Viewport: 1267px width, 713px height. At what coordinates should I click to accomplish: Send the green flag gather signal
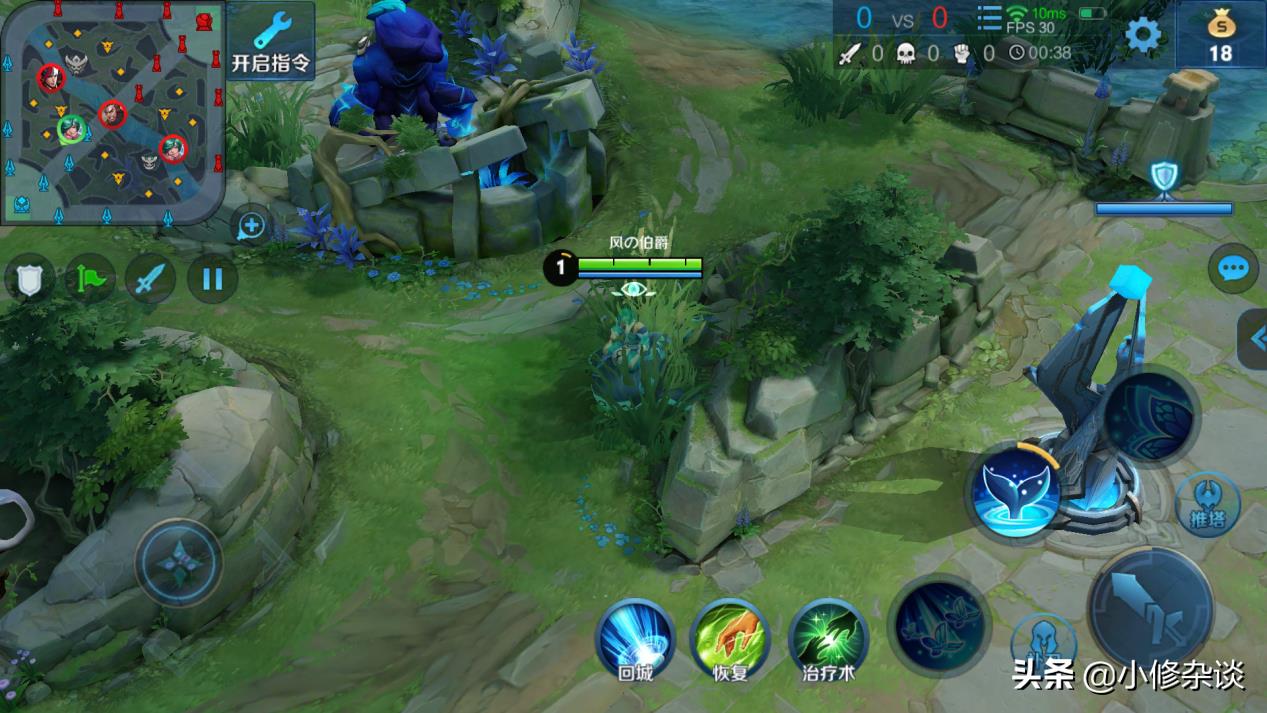90,278
